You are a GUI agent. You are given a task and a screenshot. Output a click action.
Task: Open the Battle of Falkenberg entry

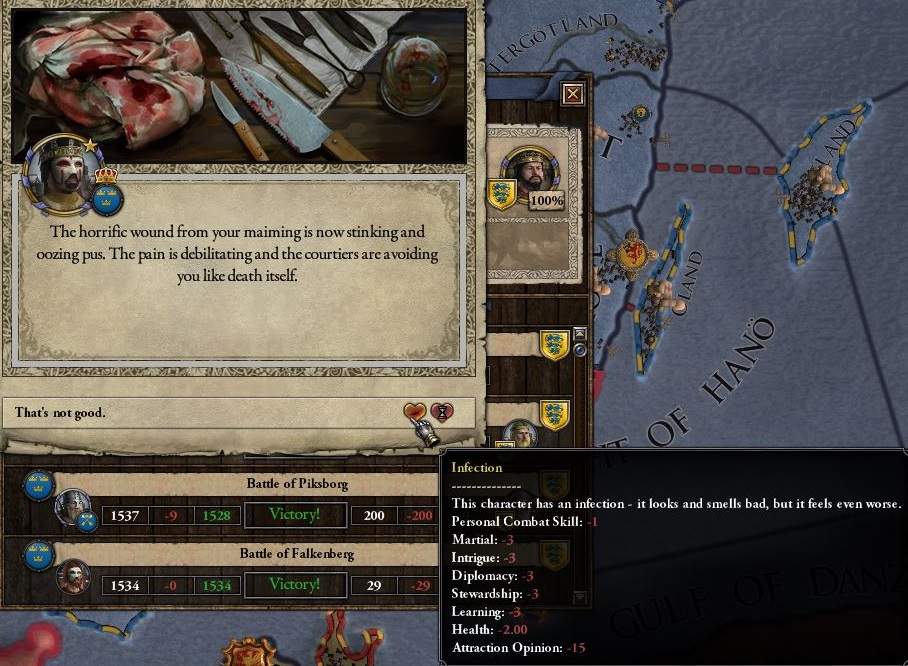pyautogui.click(x=299, y=554)
